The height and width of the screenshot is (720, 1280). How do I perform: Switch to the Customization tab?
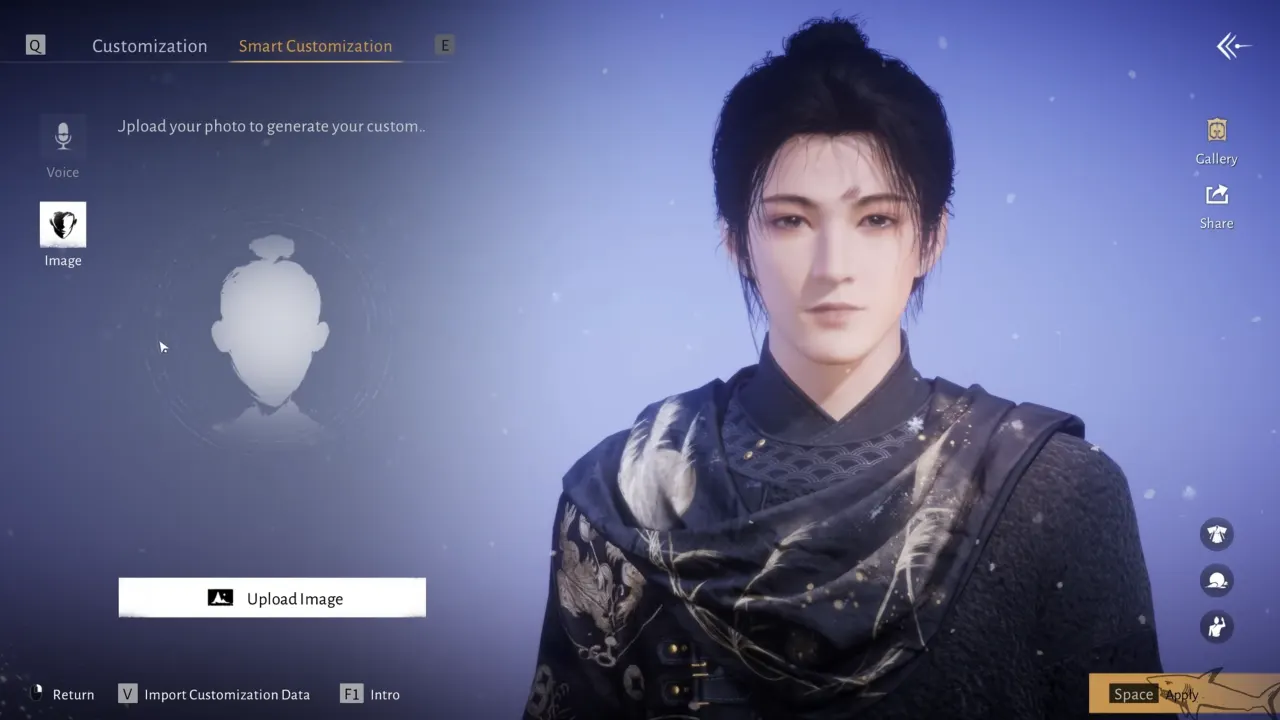click(149, 45)
